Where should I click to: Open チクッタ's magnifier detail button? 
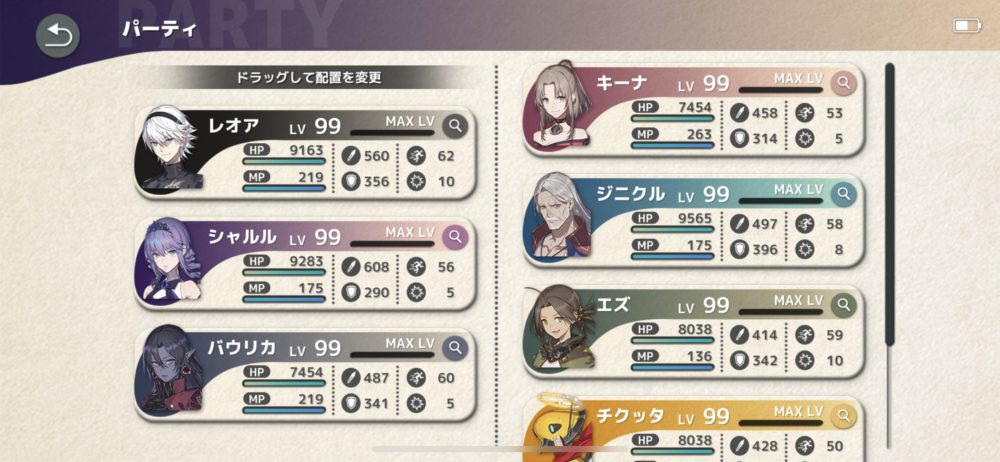coord(845,414)
